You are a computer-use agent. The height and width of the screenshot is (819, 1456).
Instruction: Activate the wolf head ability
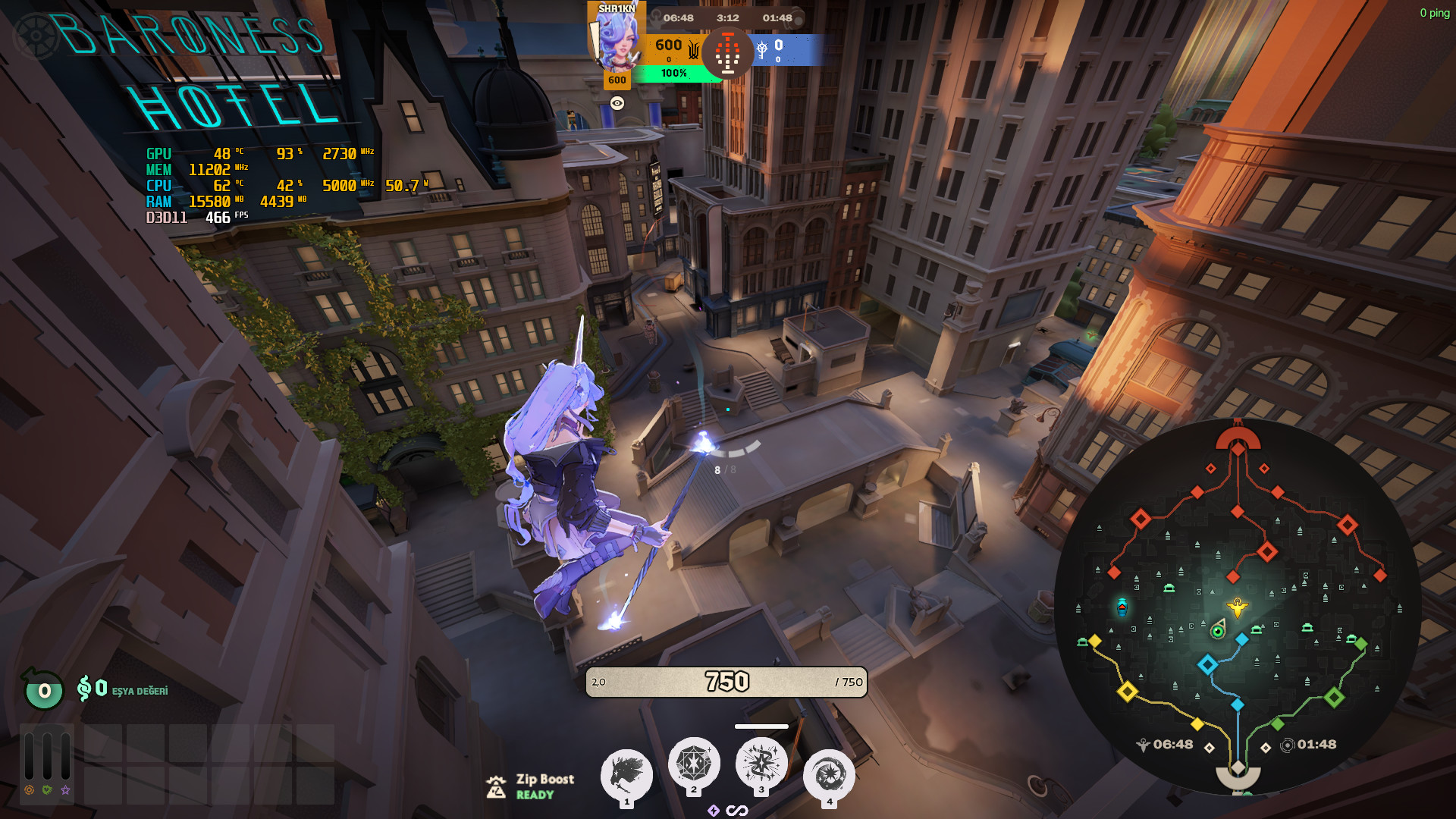point(626,774)
